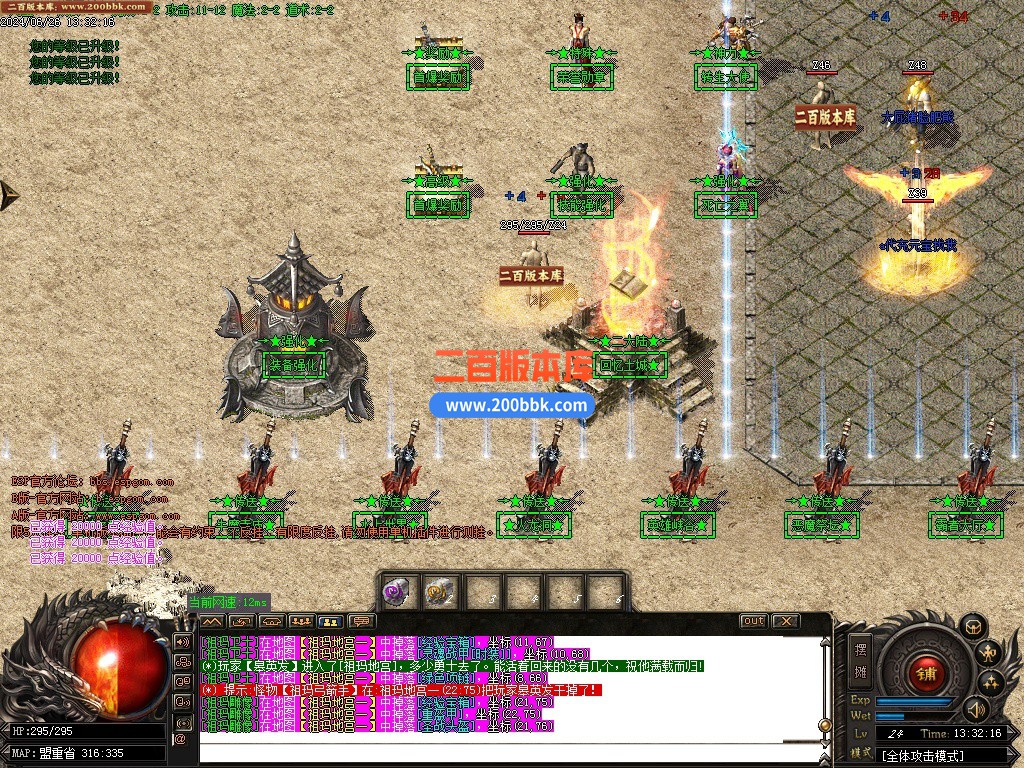
Task: Open the red 铺 shop orb
Action: (x=925, y=671)
